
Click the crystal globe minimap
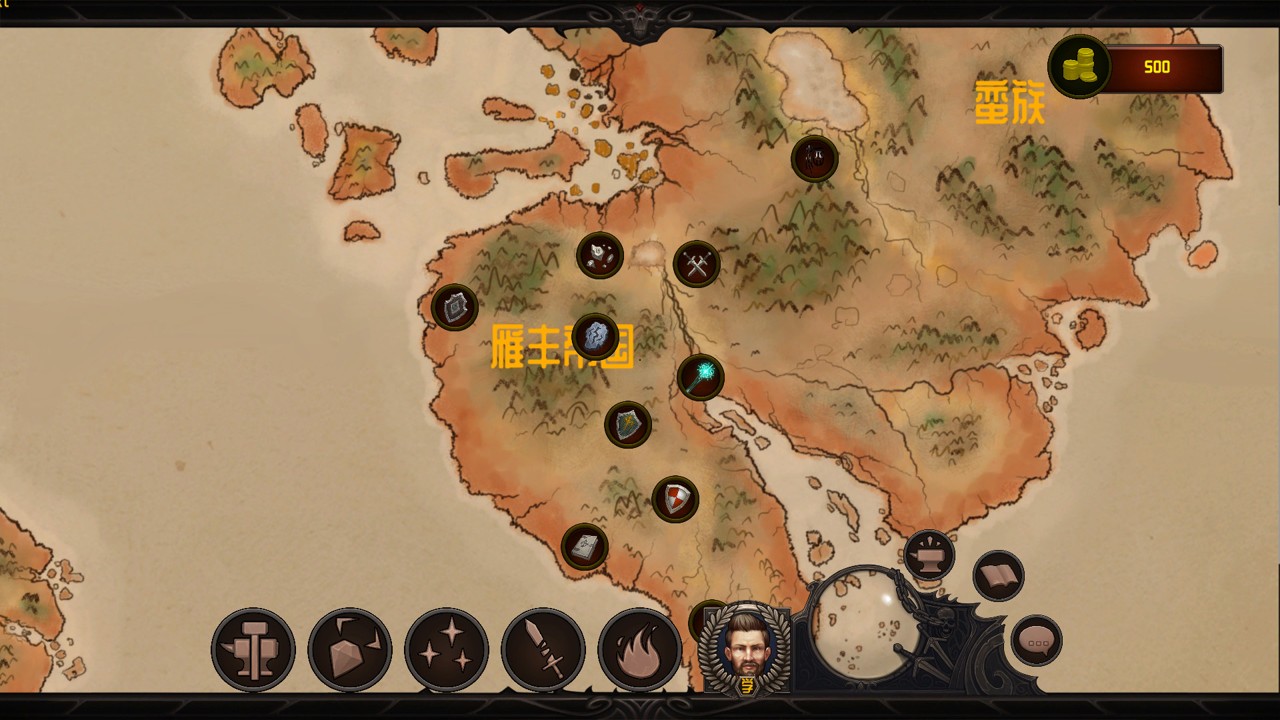860,620
